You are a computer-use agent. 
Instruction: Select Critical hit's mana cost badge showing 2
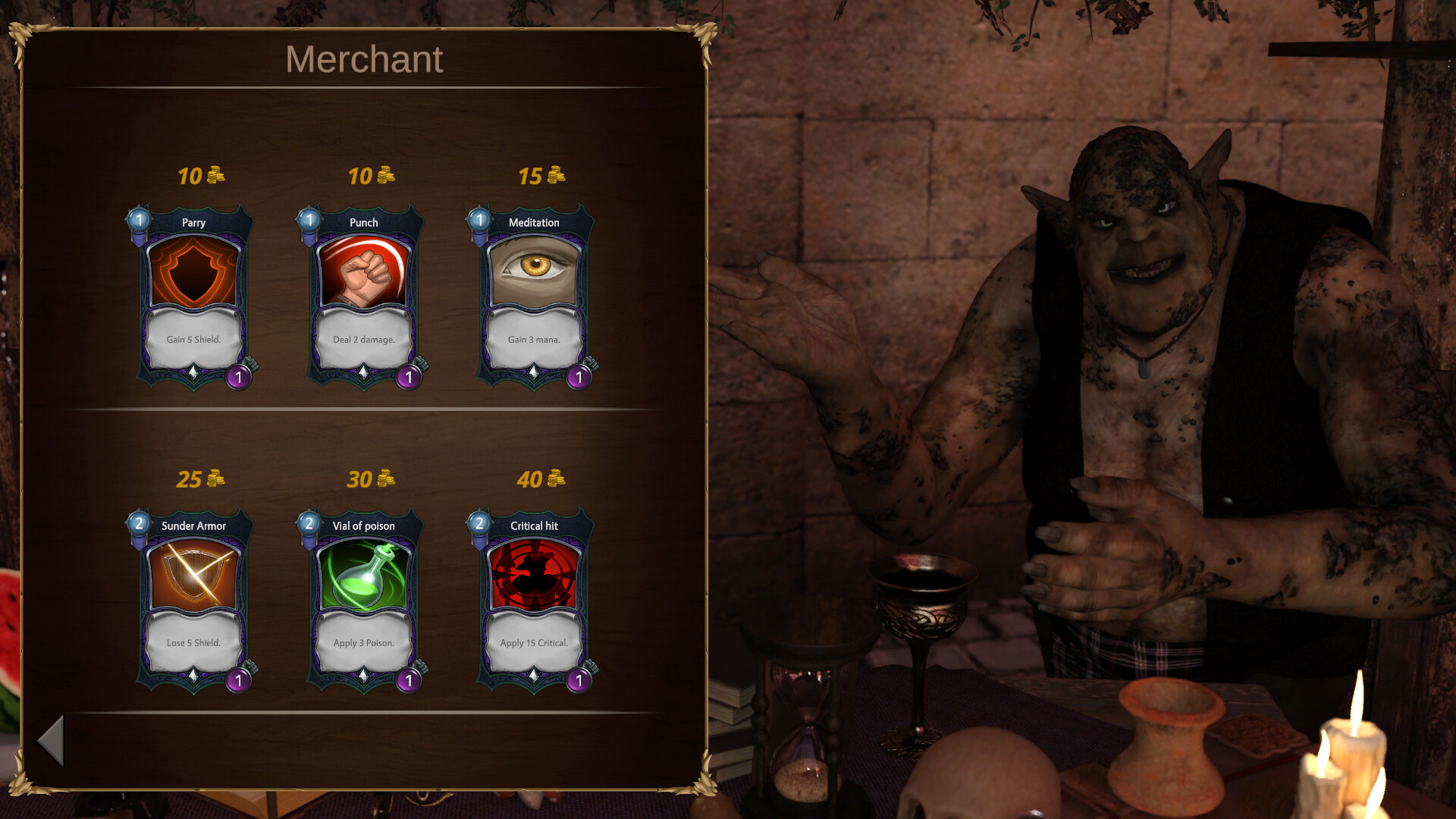[x=480, y=524]
